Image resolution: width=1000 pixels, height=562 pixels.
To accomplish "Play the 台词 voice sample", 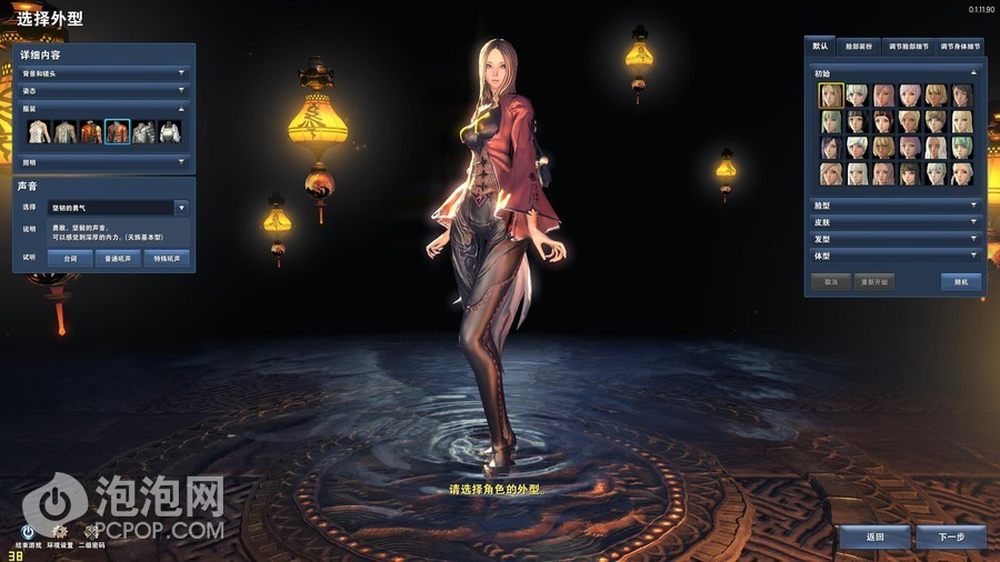I will (x=70, y=258).
